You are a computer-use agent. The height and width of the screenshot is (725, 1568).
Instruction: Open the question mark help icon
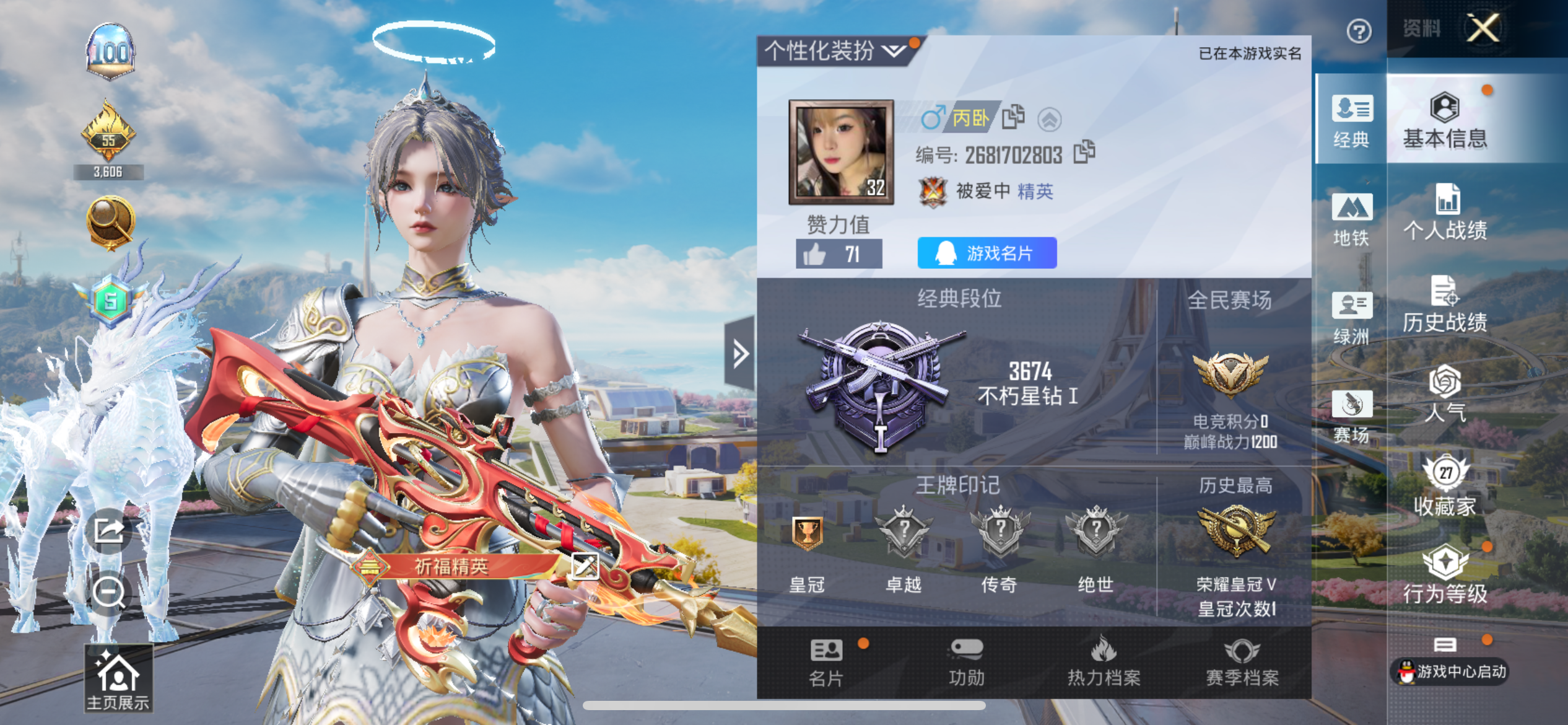point(1359,31)
